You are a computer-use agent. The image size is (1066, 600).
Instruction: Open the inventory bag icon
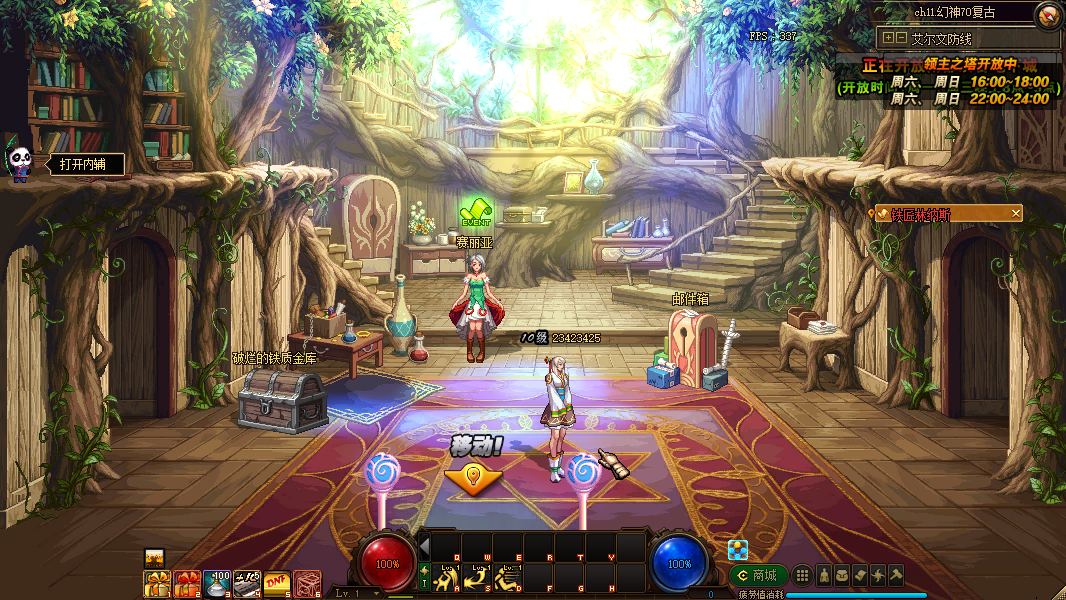[842, 575]
